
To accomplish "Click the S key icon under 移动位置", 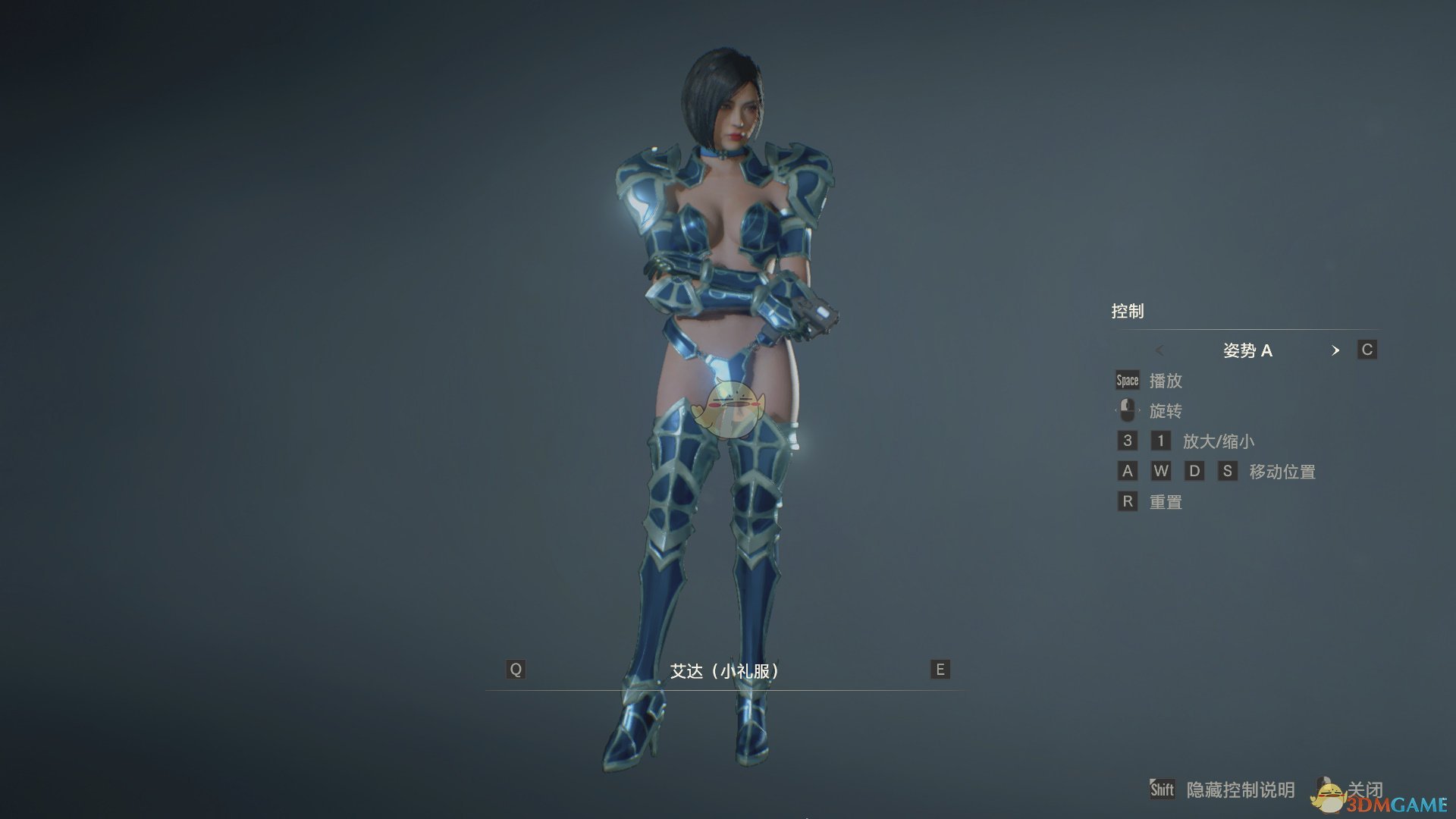I will [x=1229, y=471].
